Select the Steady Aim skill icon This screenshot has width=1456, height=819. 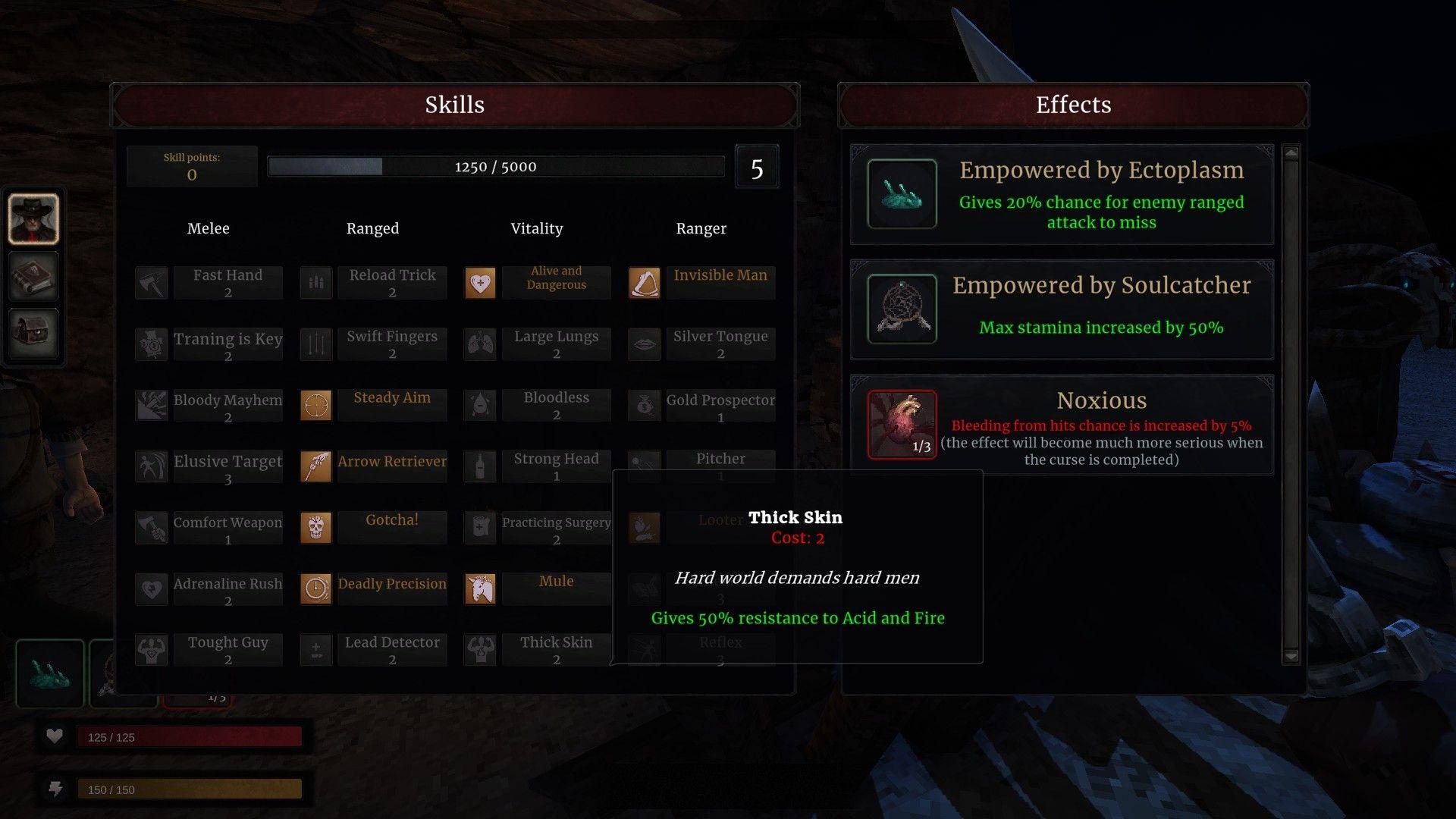[x=315, y=406]
